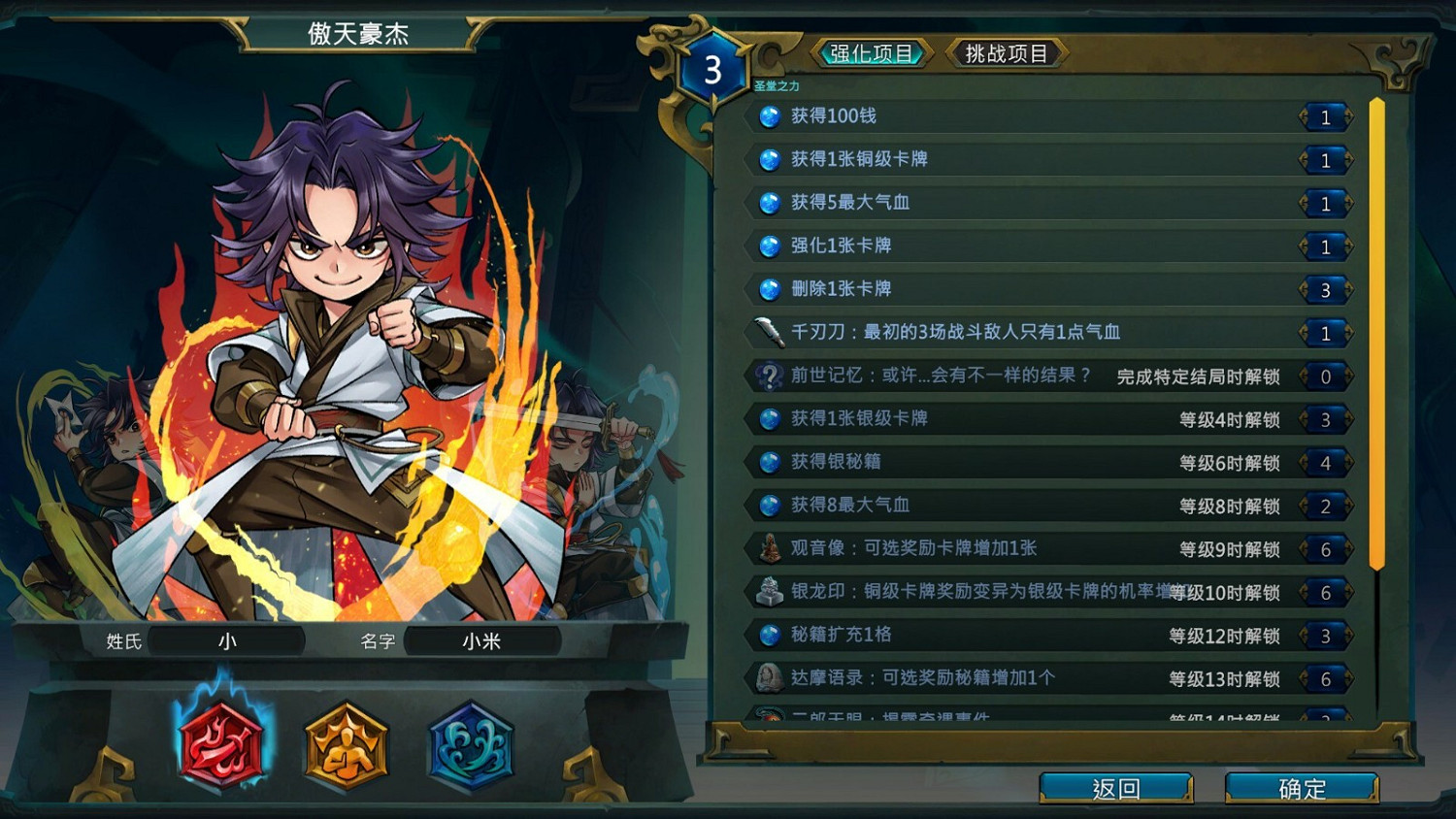Click the blue orb icon beside 秘籍扩充1格
This screenshot has height=819, width=1456.
768,635
